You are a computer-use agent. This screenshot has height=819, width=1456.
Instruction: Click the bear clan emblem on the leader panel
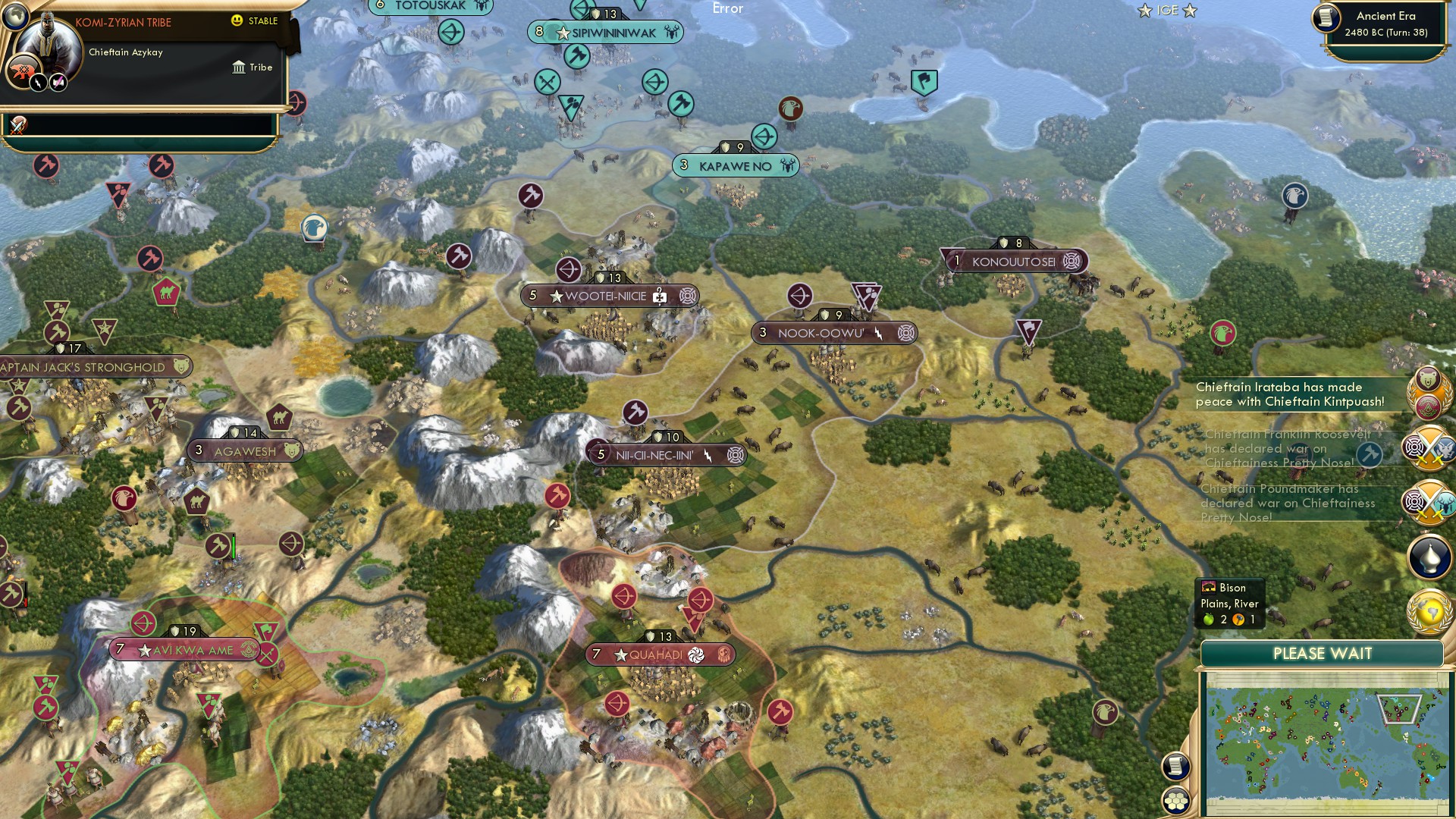pos(24,70)
